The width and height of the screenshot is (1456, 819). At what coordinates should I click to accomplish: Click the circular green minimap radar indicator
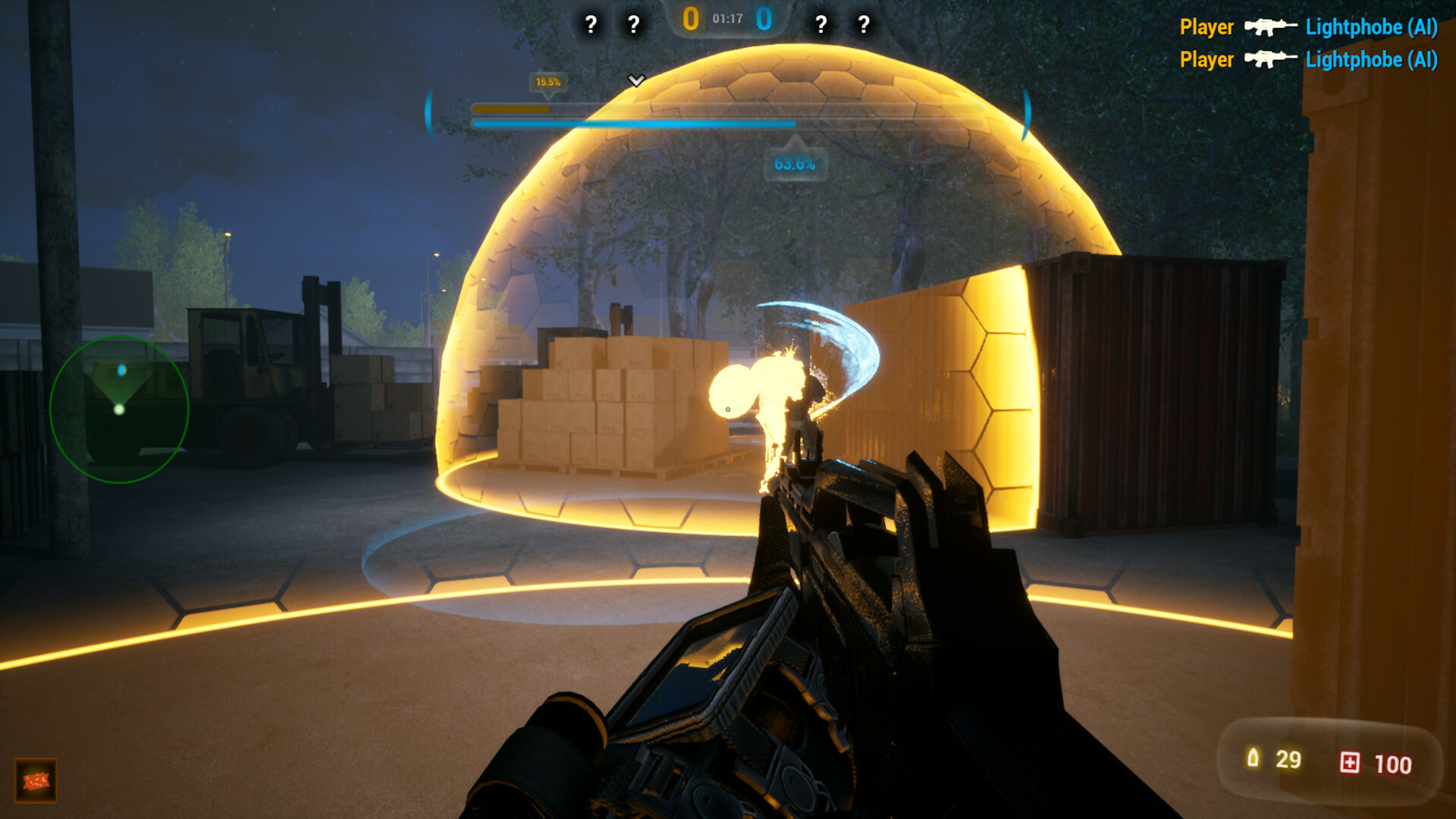coord(121,409)
